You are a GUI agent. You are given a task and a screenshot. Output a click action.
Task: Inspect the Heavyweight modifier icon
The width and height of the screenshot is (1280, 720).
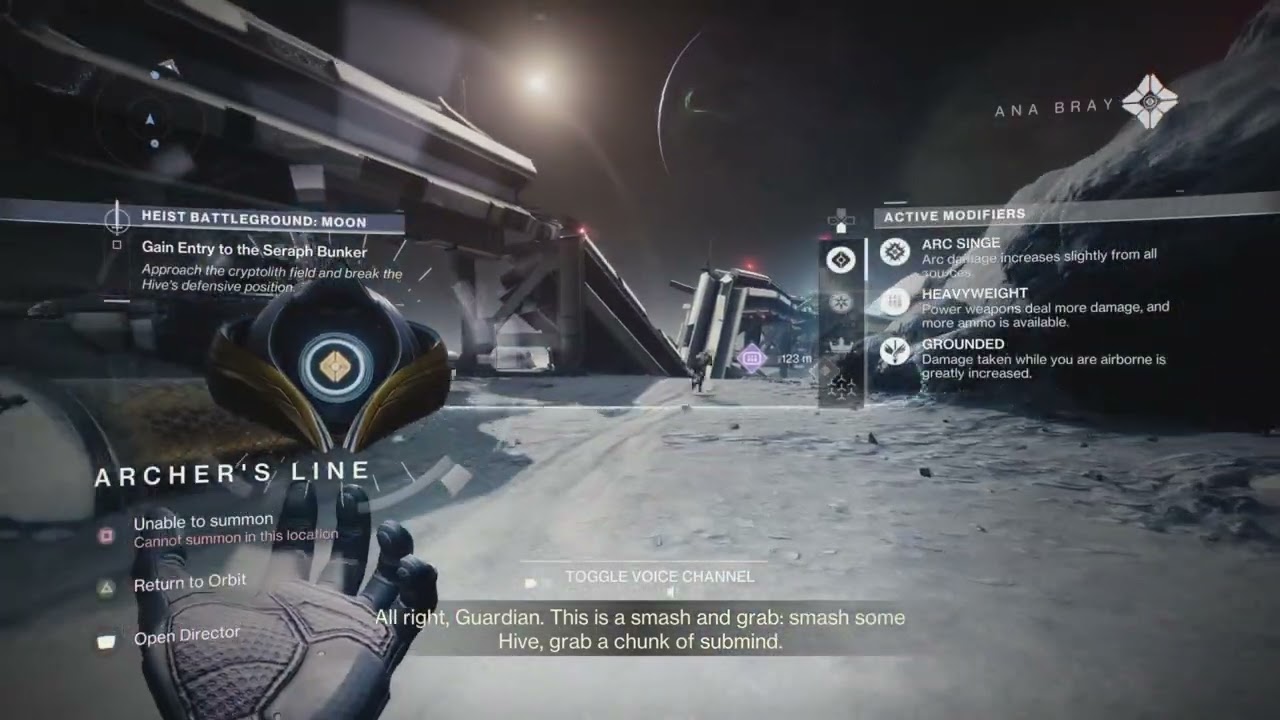pos(895,301)
